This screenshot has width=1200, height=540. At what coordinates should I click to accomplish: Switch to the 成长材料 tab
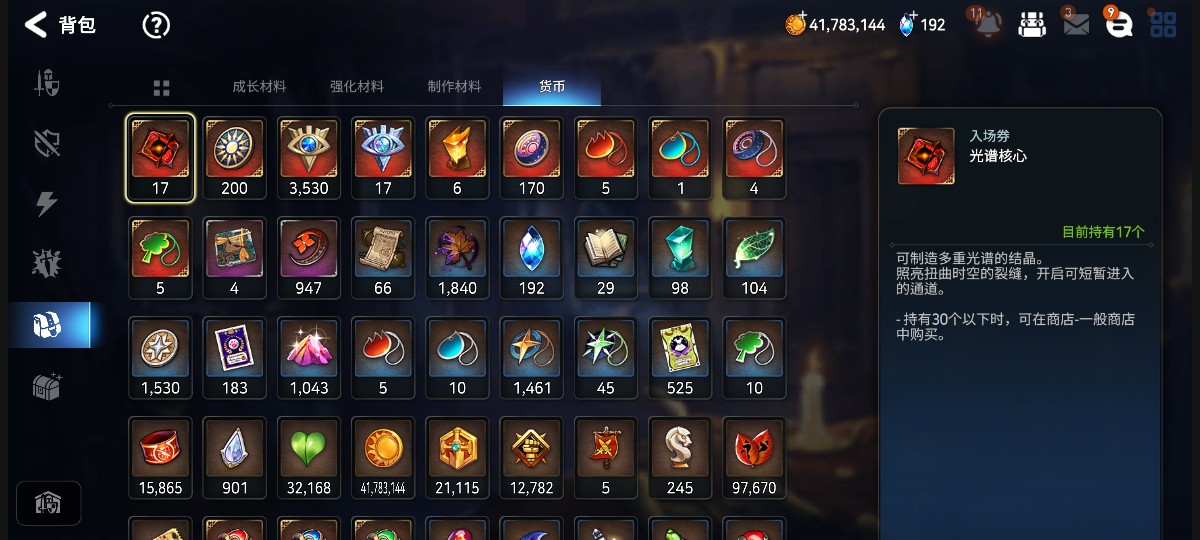[x=259, y=87]
